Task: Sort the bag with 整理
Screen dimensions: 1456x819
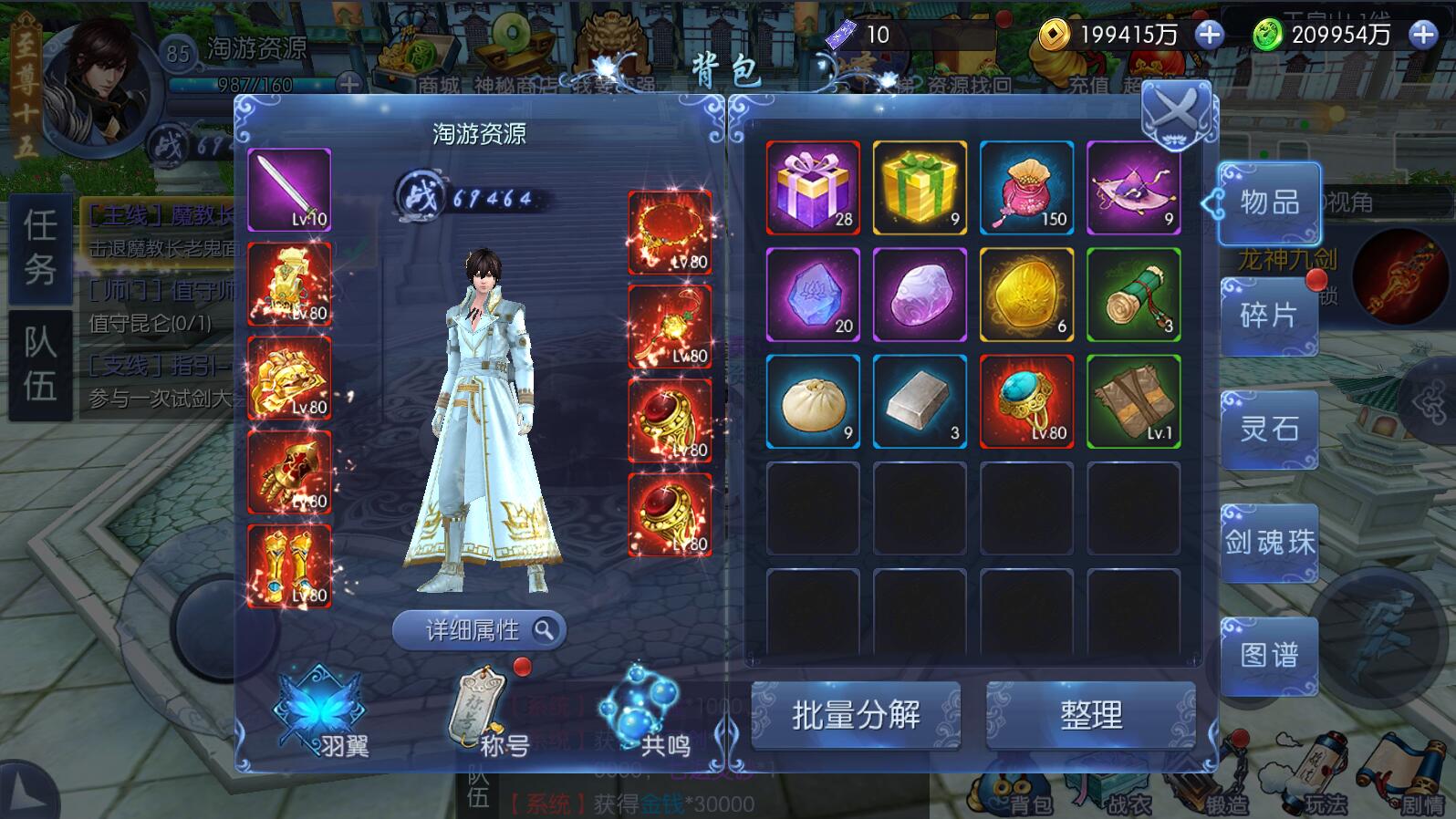Action: [1090, 715]
